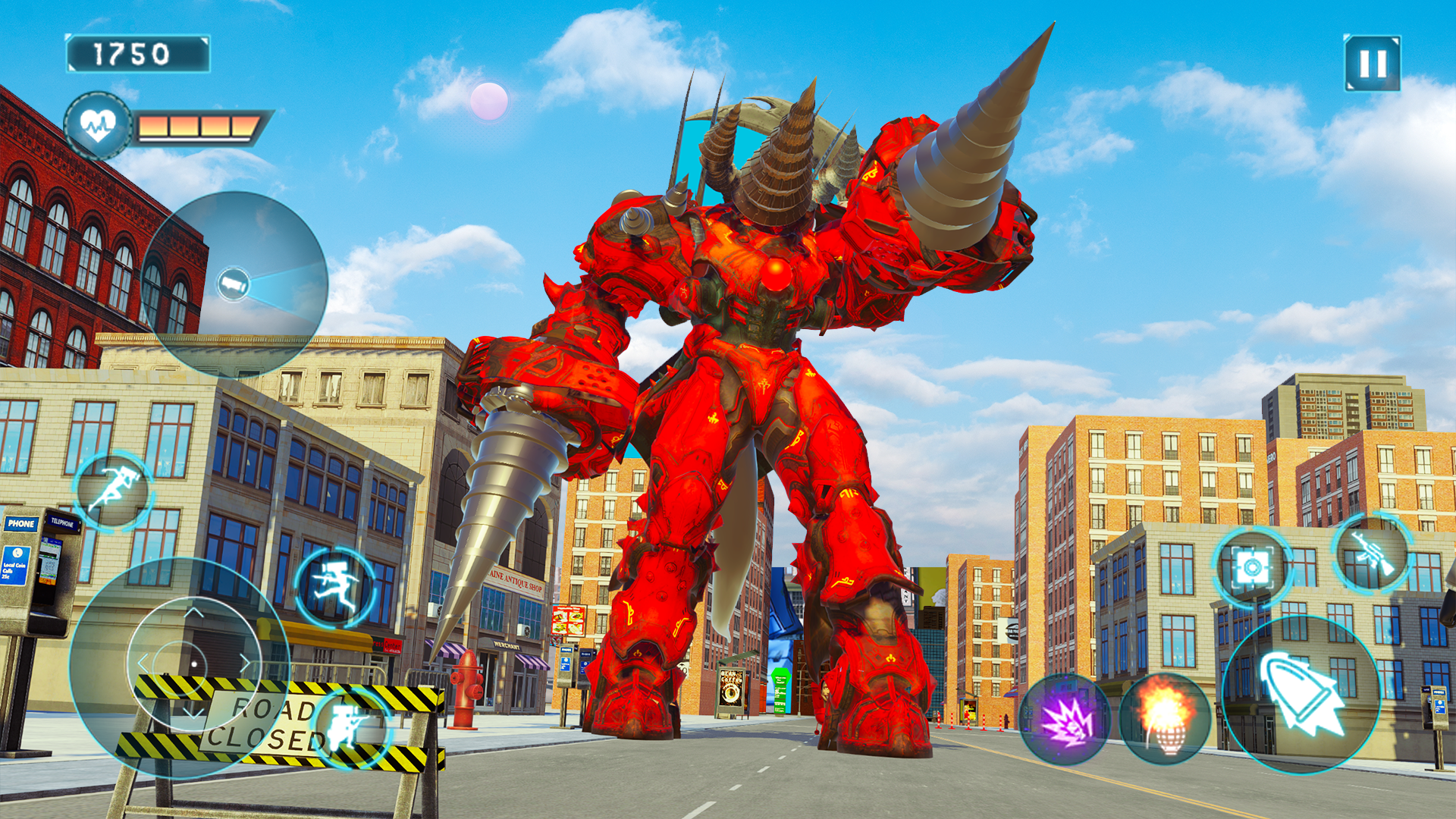The width and height of the screenshot is (1456, 819).
Task: Activate the flying dash ability icon
Action: (x=115, y=489)
